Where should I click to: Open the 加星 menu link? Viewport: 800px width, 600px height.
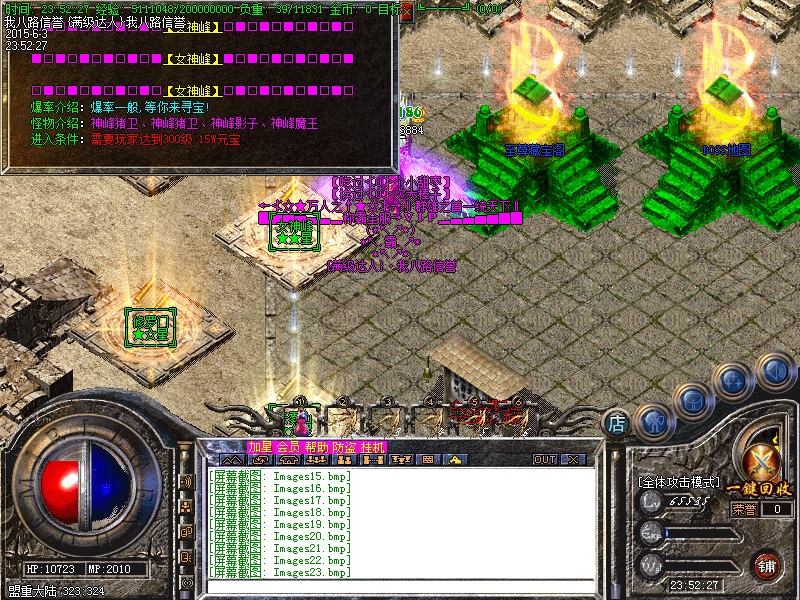[260, 447]
